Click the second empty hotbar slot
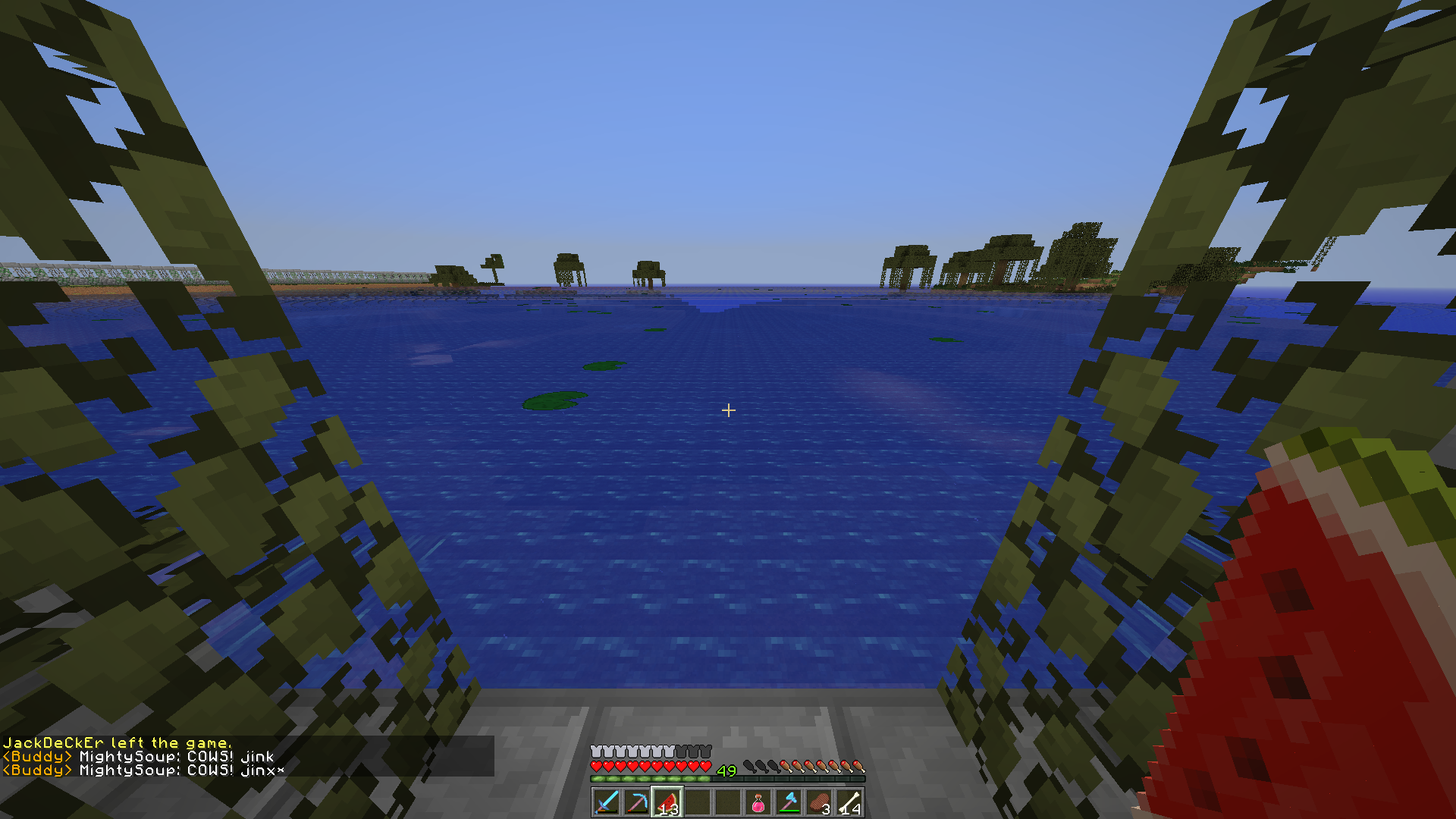Image resolution: width=1456 pixels, height=819 pixels. tap(729, 803)
